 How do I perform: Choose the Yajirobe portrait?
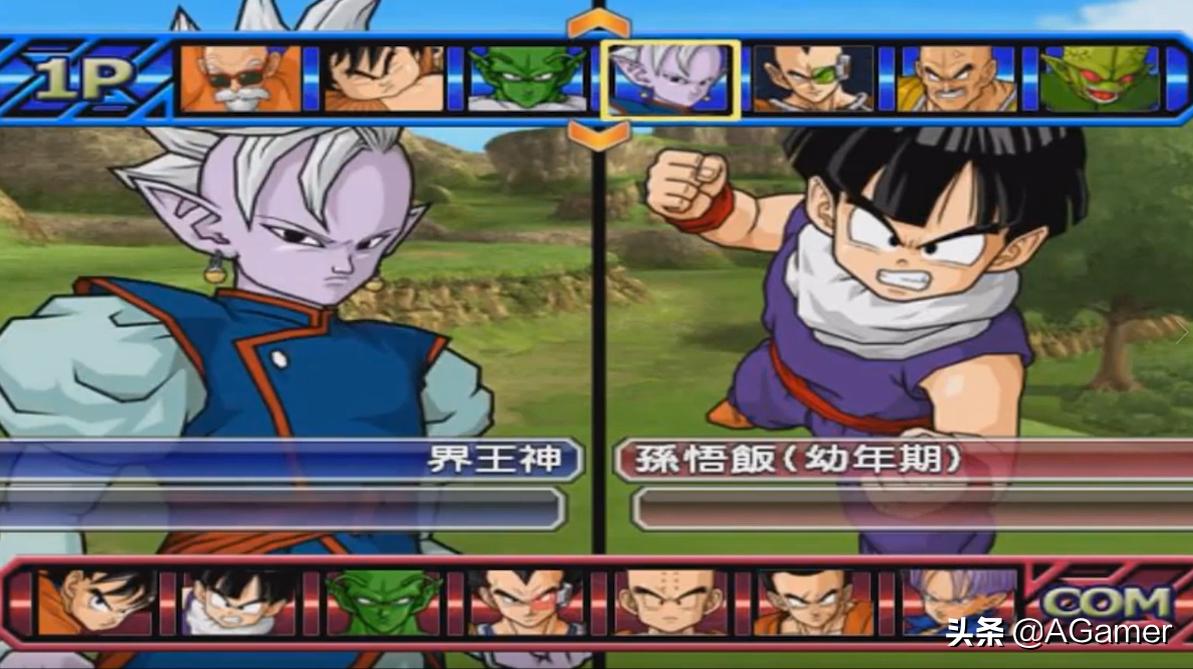384,78
